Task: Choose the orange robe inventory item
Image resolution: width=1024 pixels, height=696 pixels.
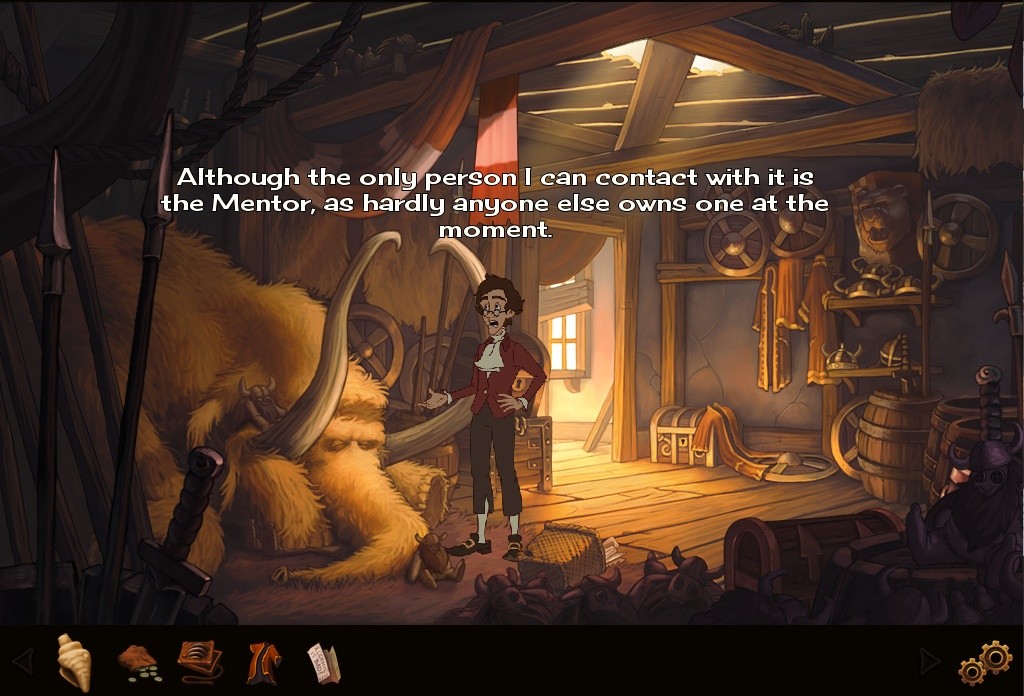Action: coord(263,660)
